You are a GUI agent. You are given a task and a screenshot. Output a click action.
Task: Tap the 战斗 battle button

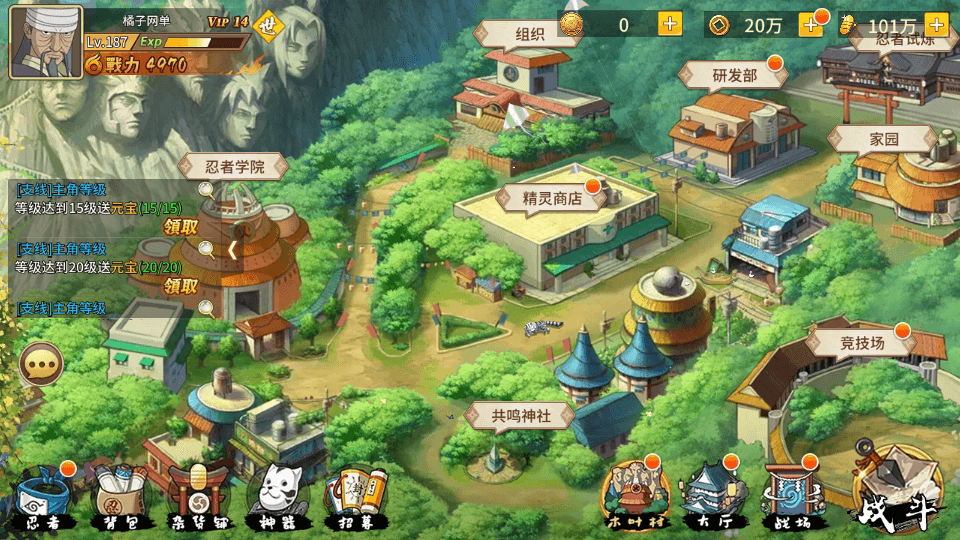(x=897, y=493)
